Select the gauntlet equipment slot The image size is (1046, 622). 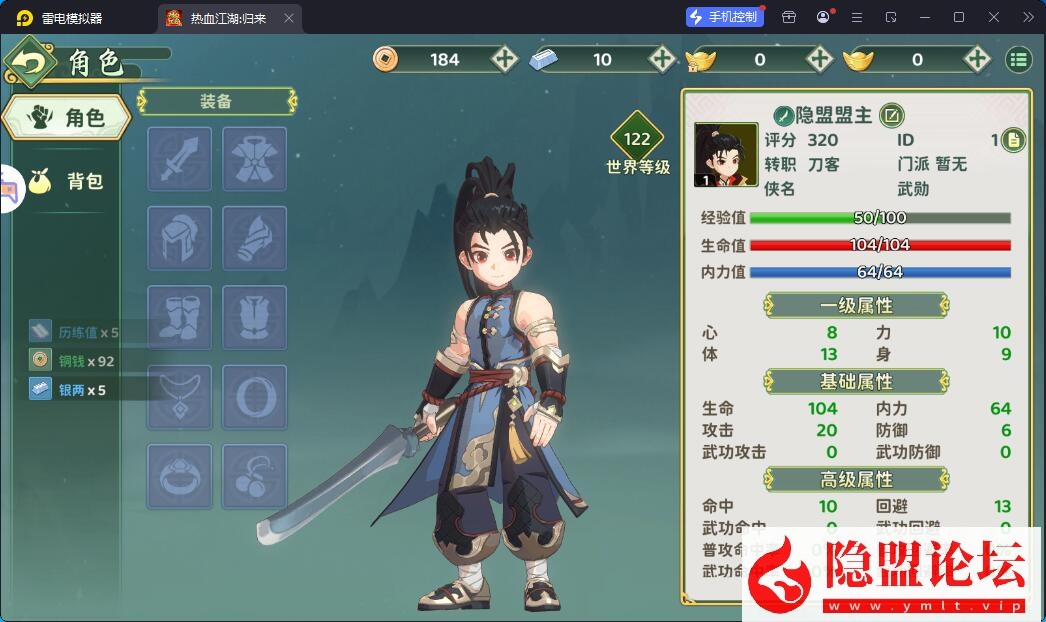coord(254,238)
